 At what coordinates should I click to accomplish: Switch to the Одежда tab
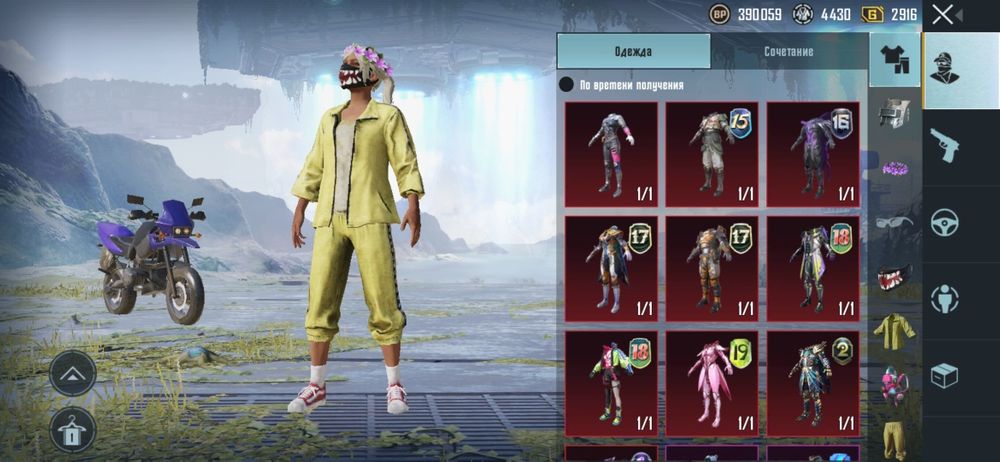point(633,51)
